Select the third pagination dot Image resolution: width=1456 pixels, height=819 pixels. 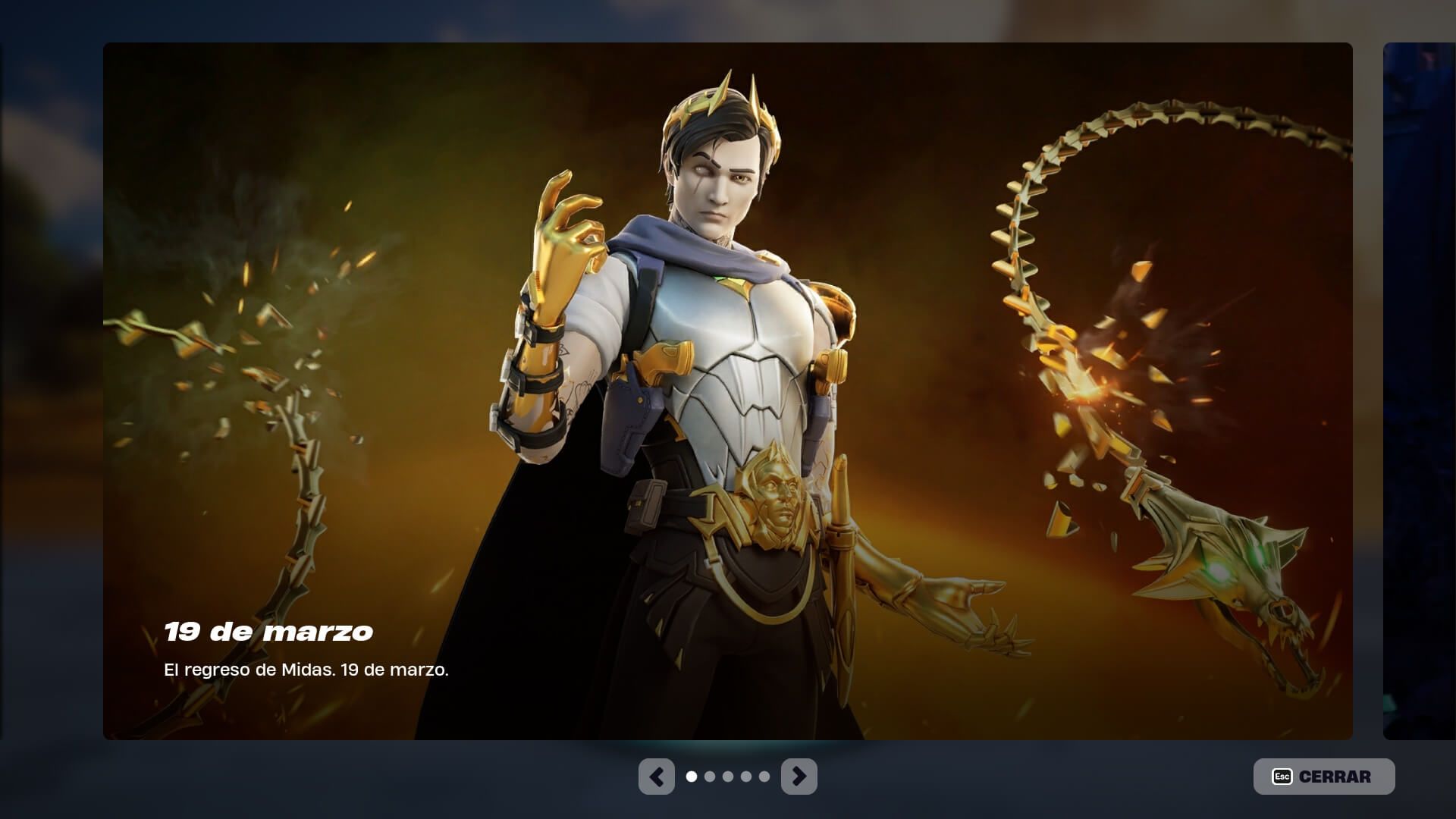[727, 776]
